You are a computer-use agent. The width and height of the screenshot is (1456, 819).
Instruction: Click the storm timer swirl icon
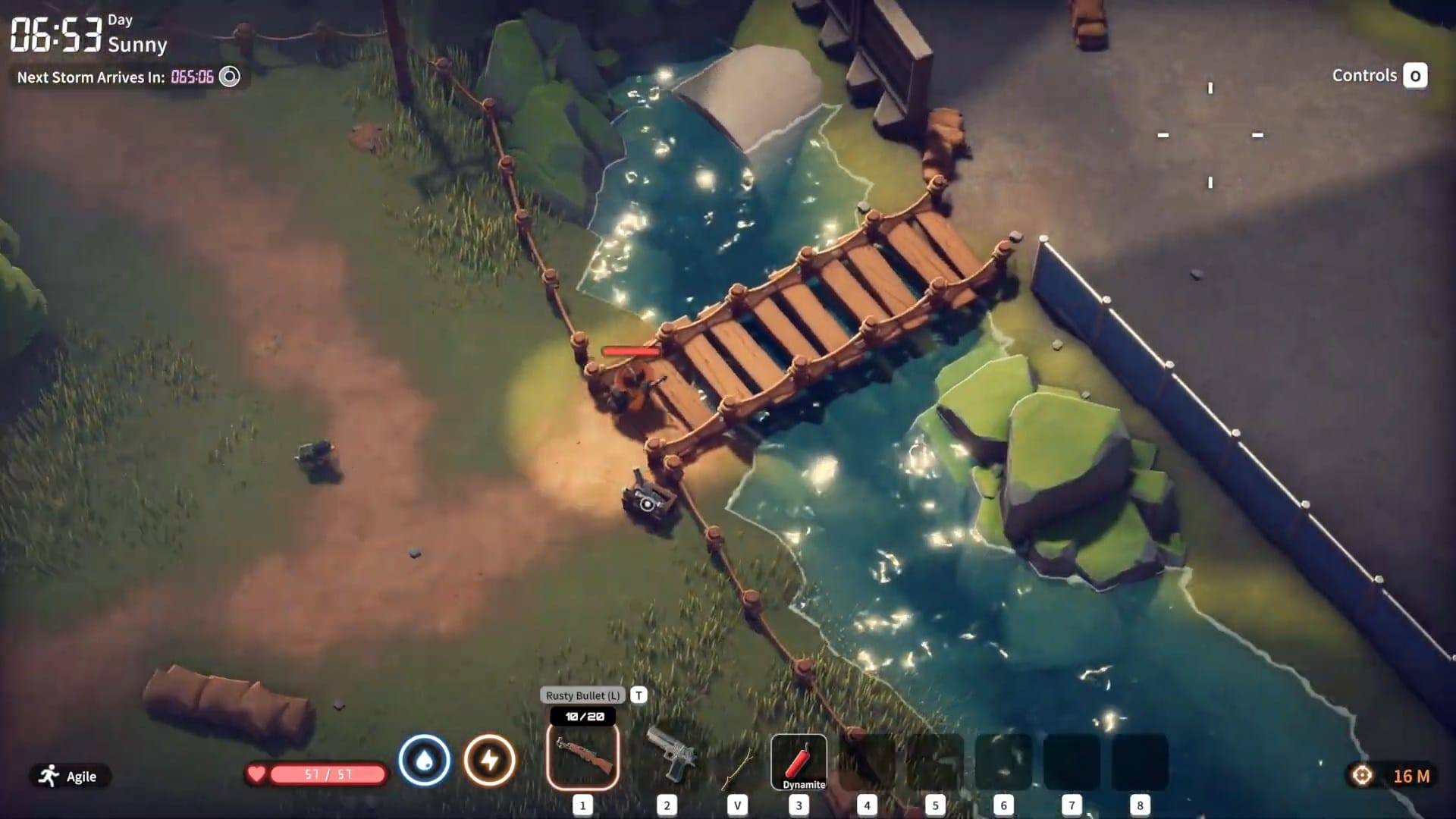228,76
